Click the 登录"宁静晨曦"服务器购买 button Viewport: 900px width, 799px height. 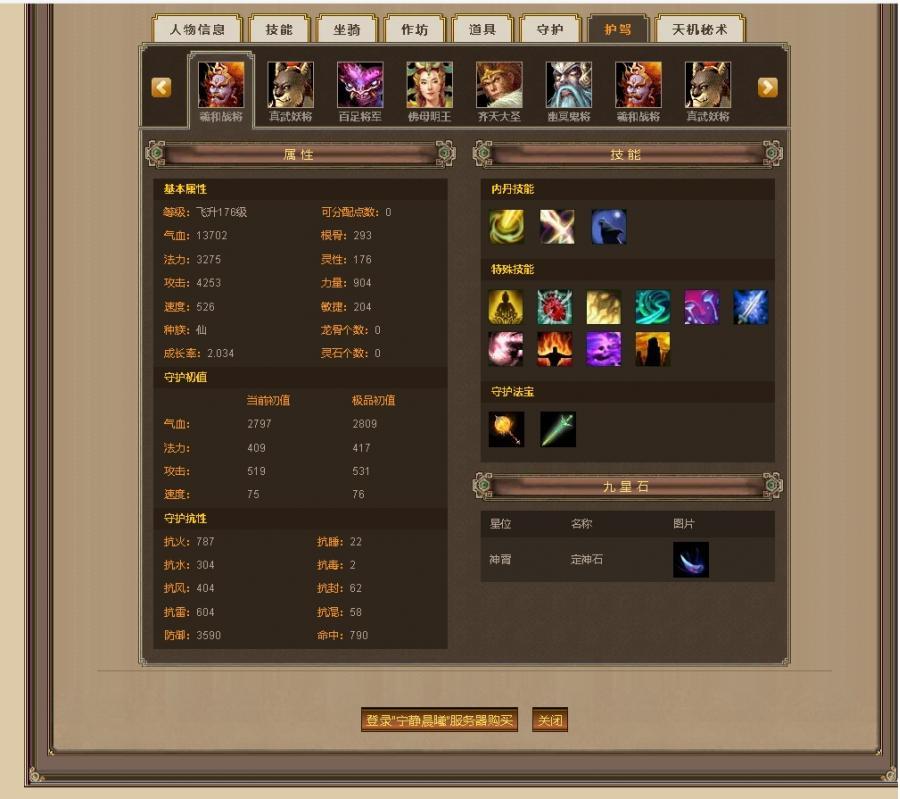(440, 720)
